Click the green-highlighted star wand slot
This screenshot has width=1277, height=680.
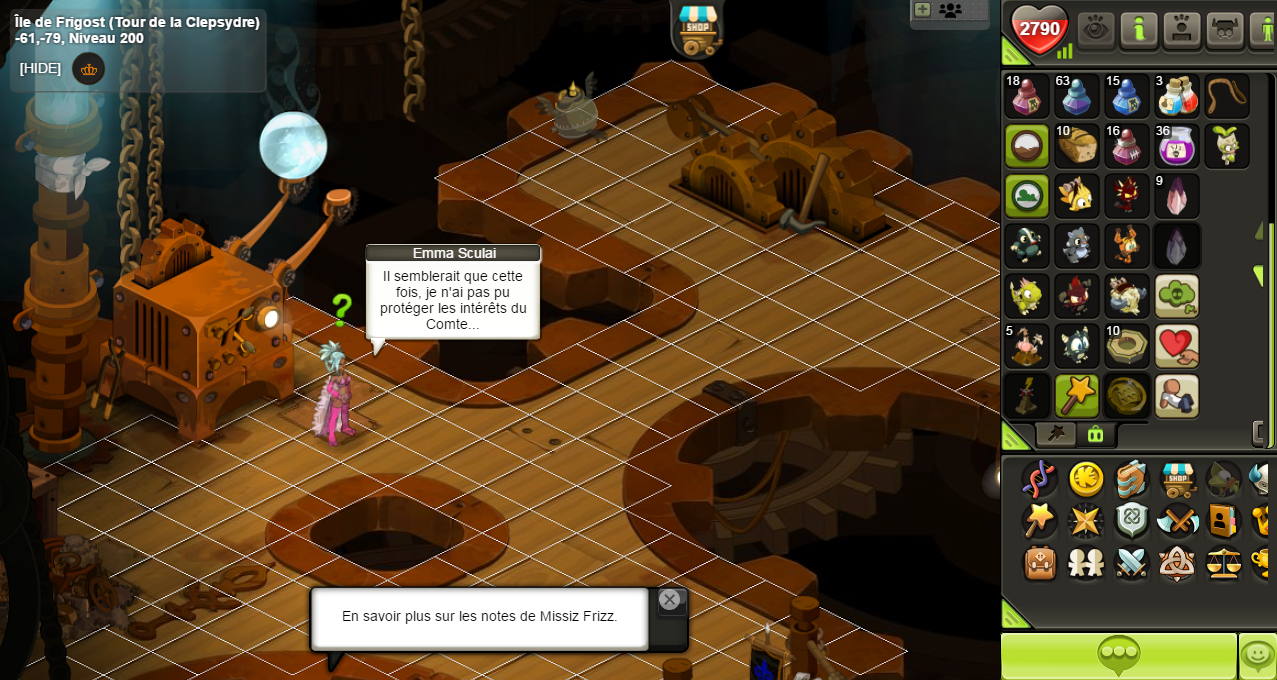coord(1077,396)
